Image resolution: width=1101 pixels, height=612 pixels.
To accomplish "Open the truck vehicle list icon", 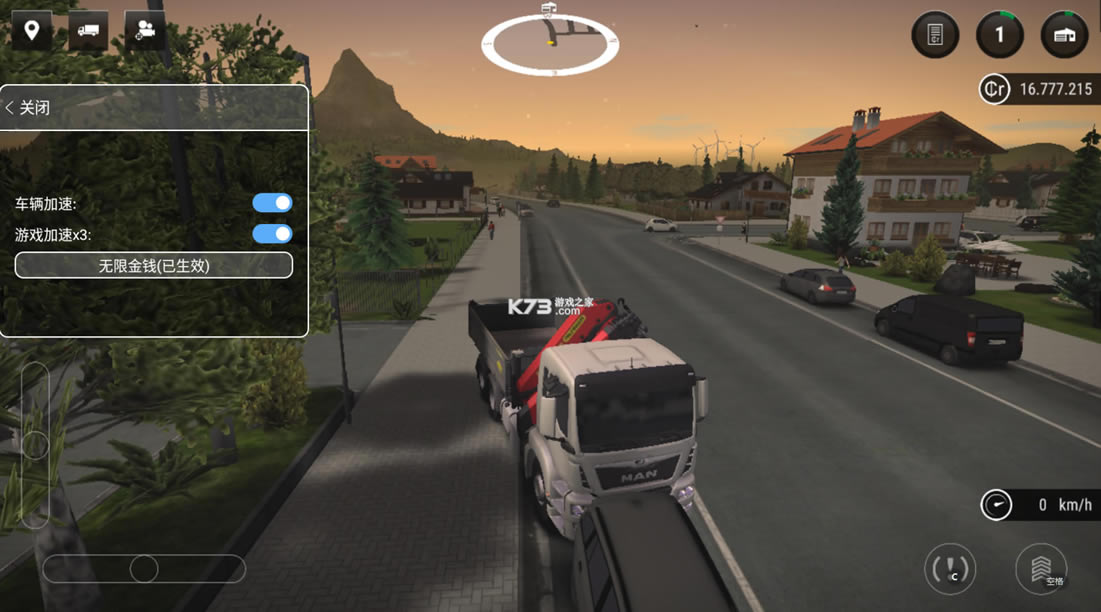I will pyautogui.click(x=88, y=31).
